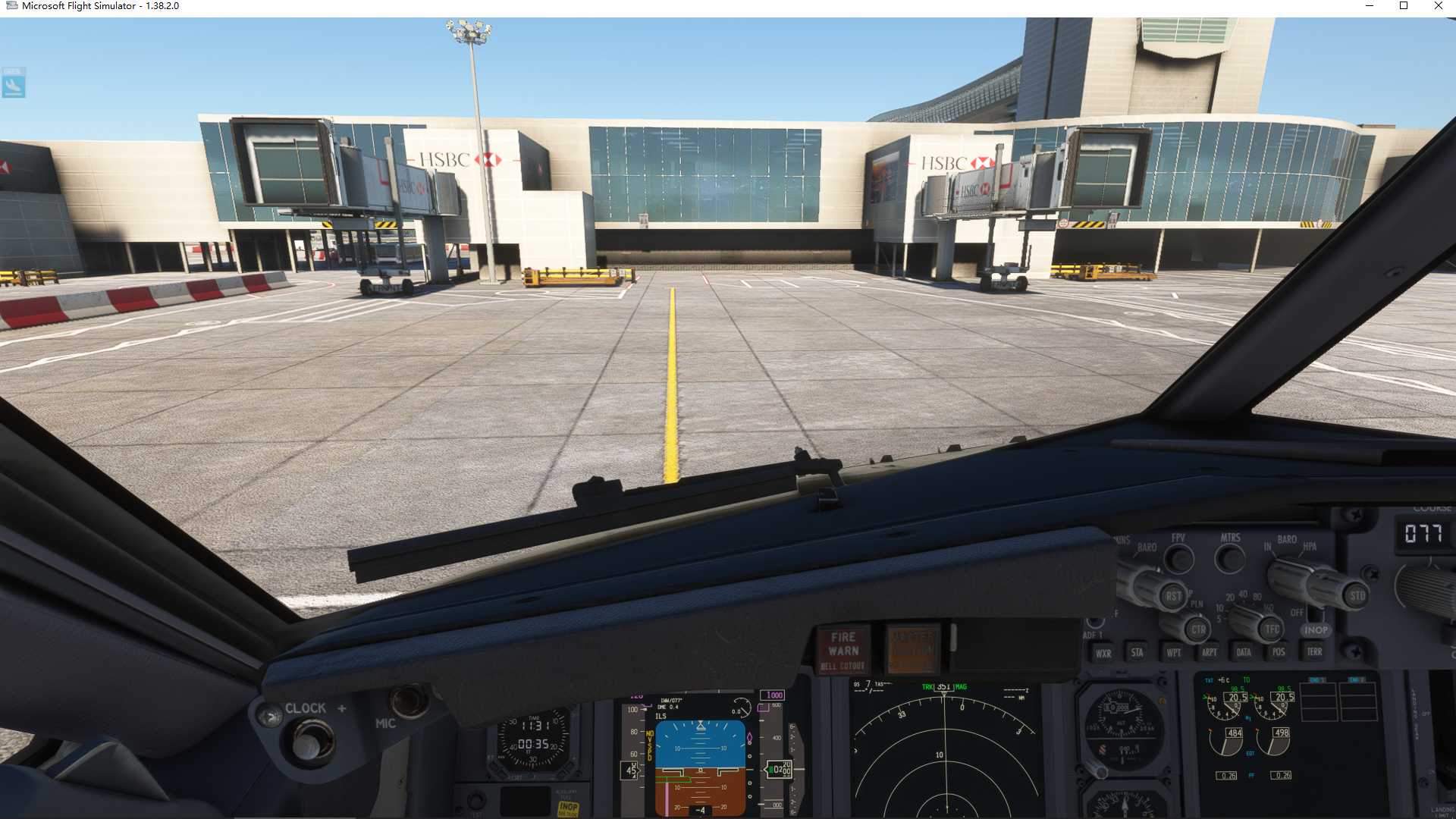Screen dimensions: 1456x819
Task: Toggle traffic display with the TFC knob
Action: (x=1271, y=630)
